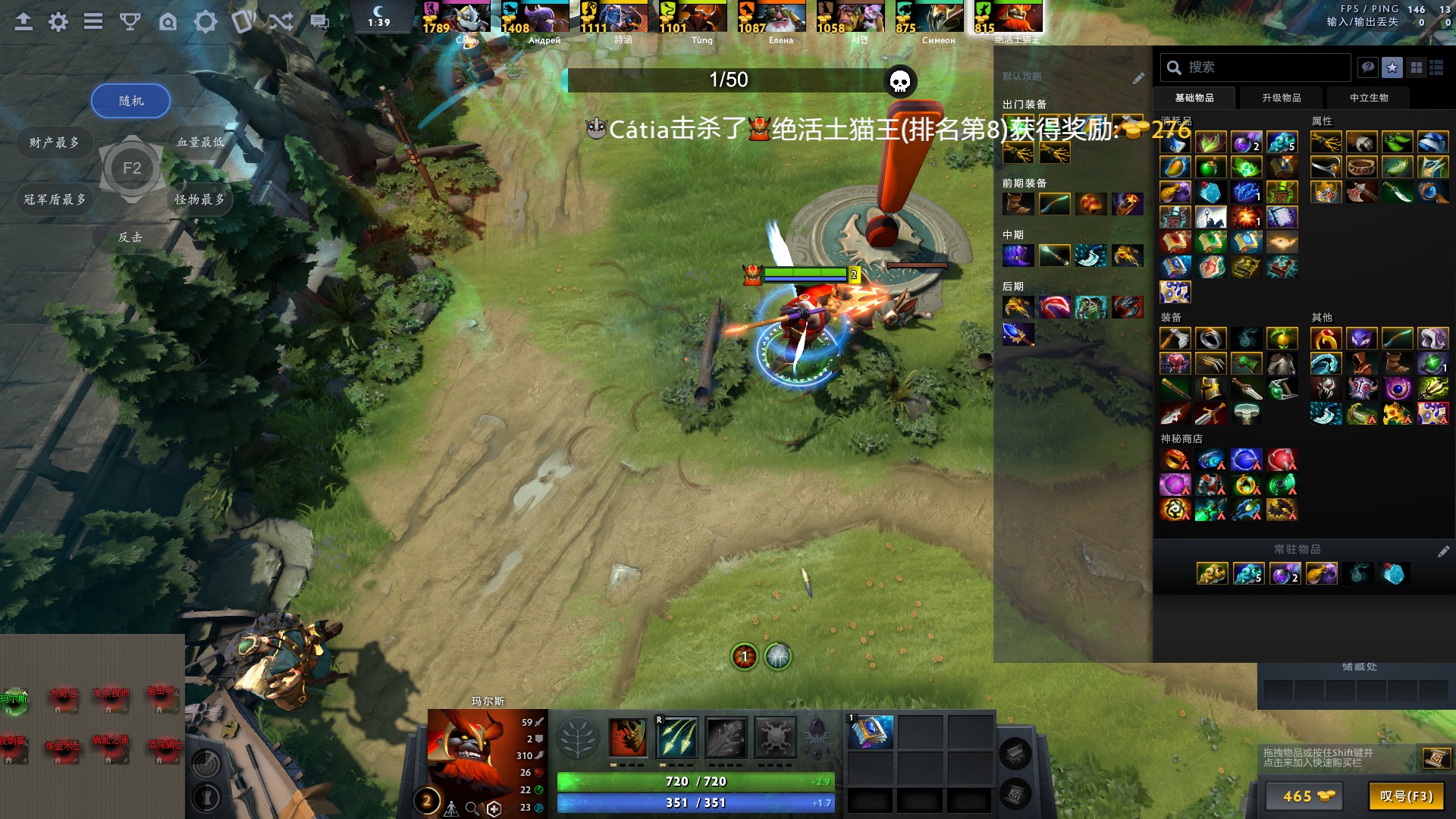Open the chat bubble icon top-left
This screenshot has width=1456, height=819.
319,22
